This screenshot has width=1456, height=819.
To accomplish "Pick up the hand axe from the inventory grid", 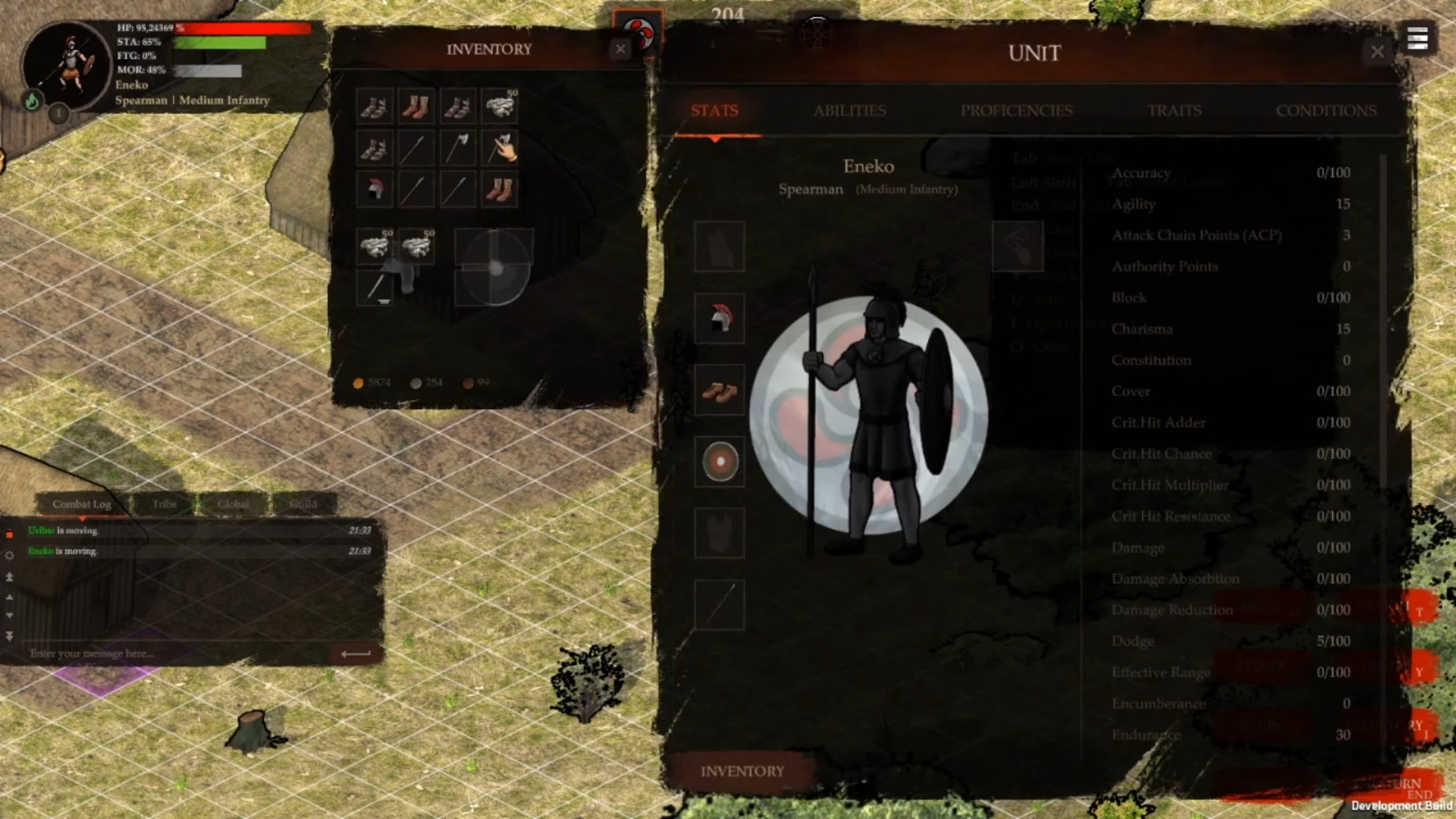I will (x=500, y=147).
